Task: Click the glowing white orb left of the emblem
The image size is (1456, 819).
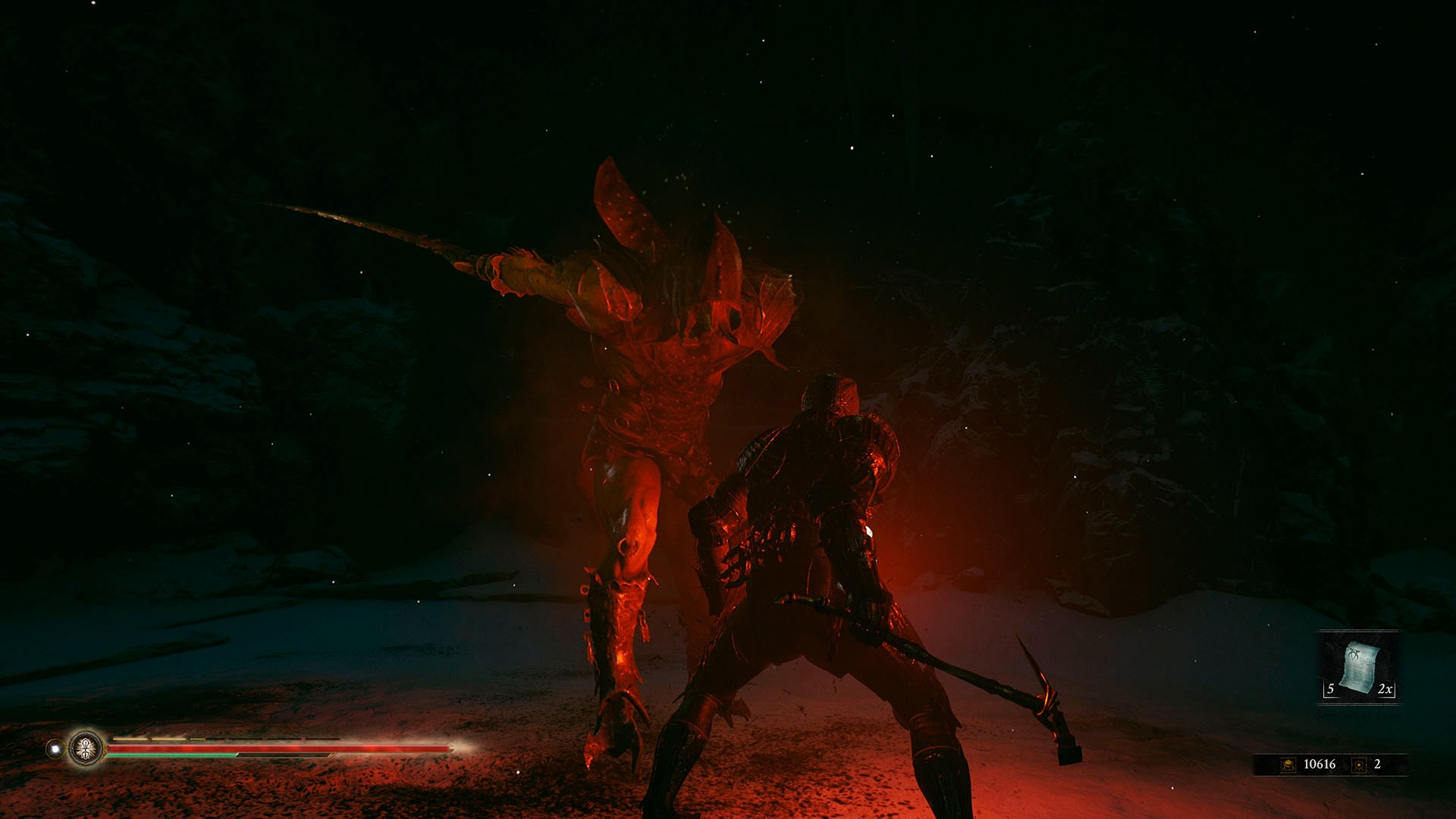Action: (55, 748)
